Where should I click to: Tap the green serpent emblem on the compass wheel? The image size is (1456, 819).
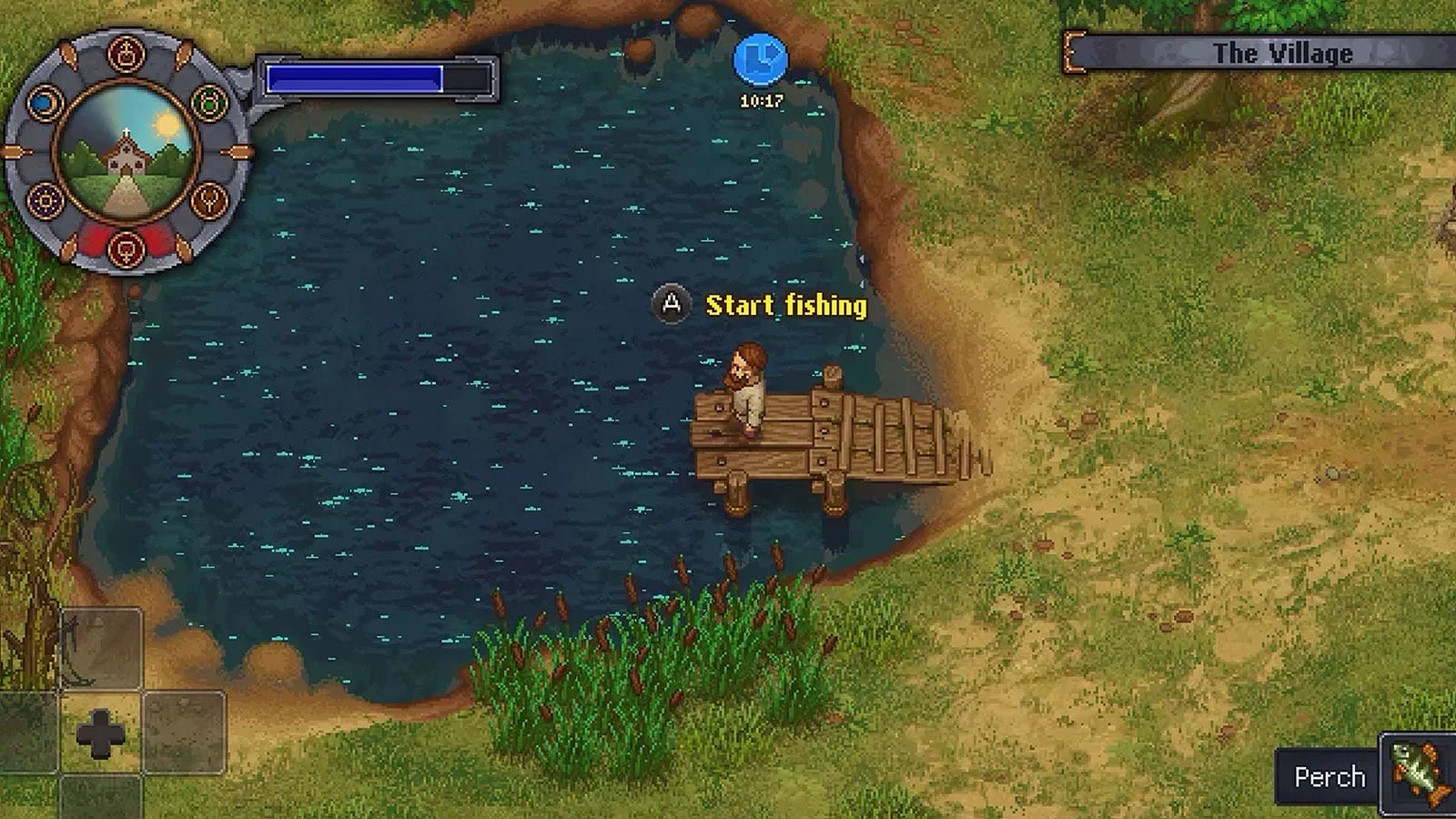[211, 103]
